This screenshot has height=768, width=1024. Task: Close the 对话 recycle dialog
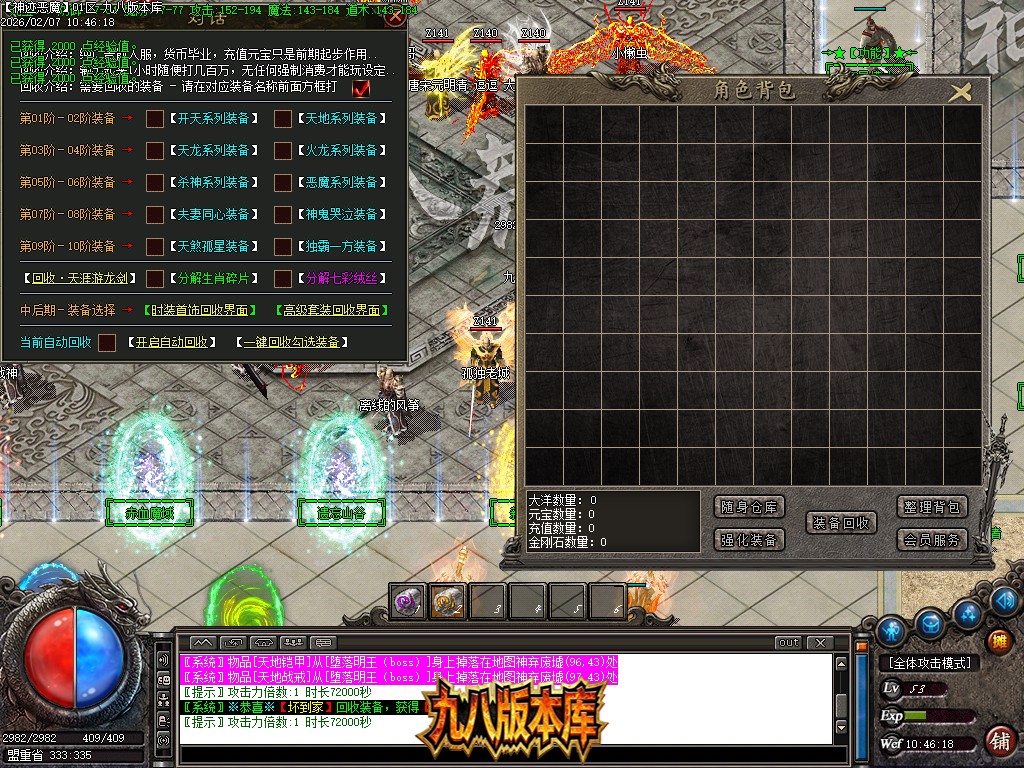coord(395,15)
